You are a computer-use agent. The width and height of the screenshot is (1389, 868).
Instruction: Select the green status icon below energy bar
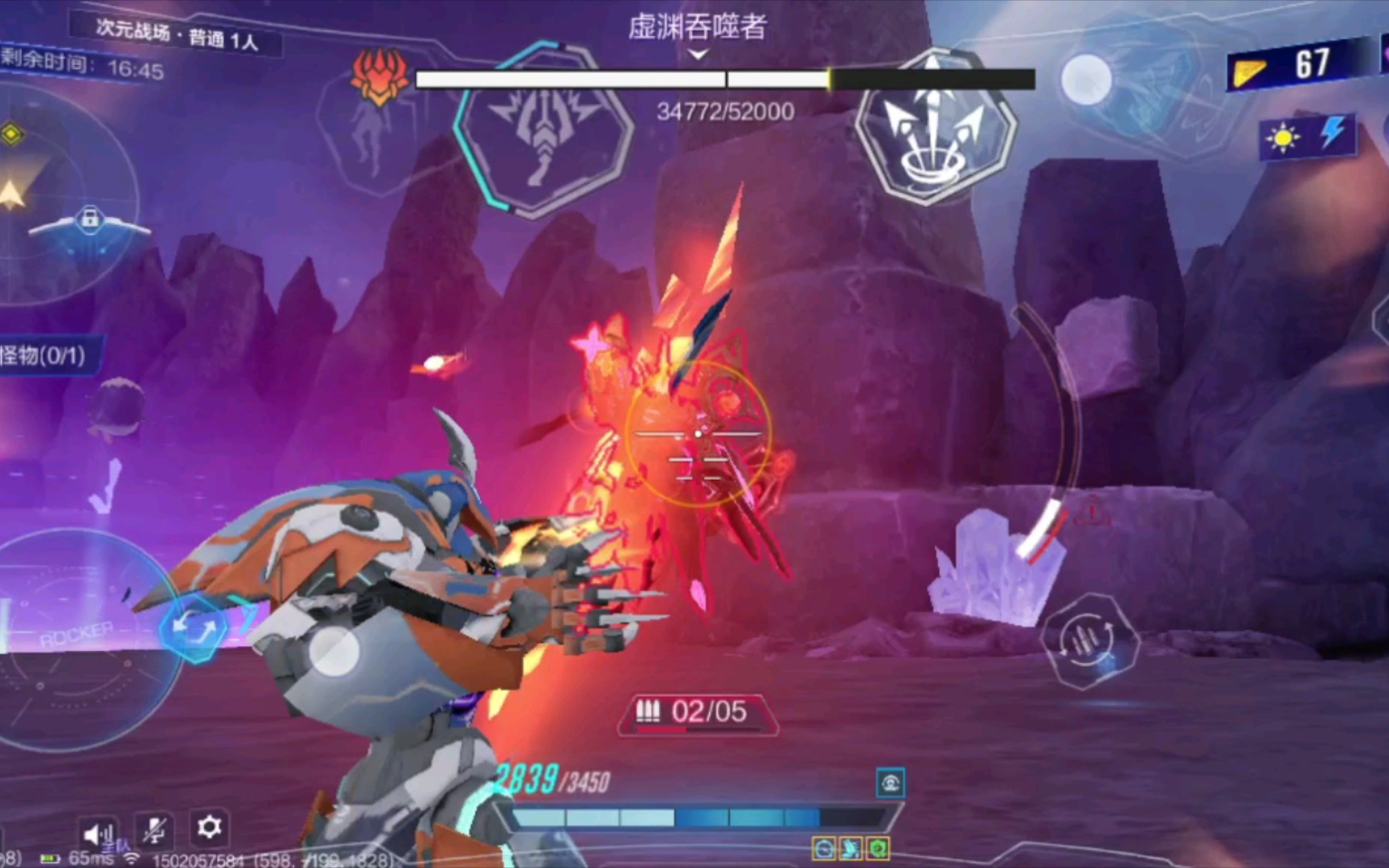tap(879, 848)
